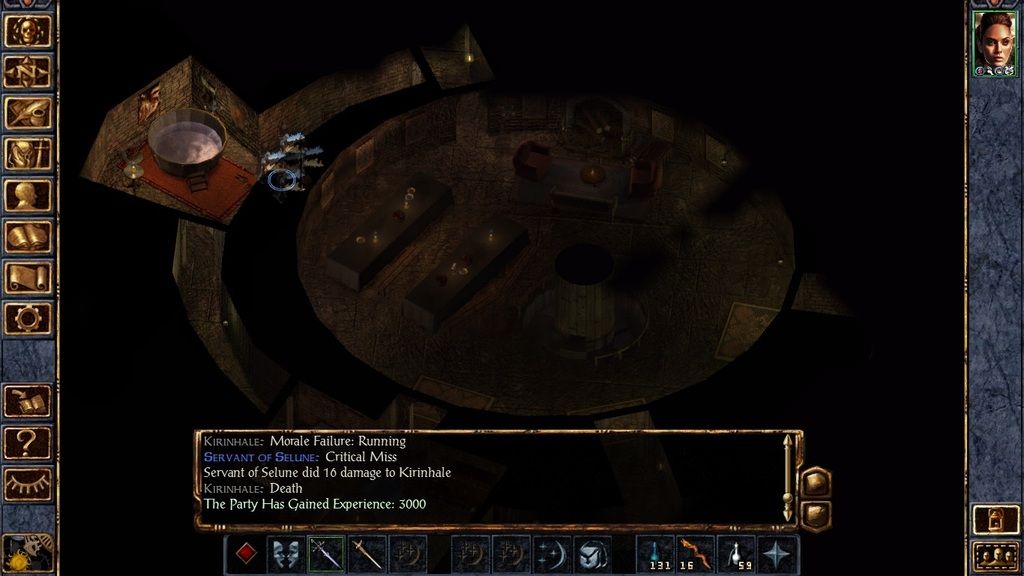Open the crescent moon spell button
This screenshot has width=1024, height=576.
551,554
